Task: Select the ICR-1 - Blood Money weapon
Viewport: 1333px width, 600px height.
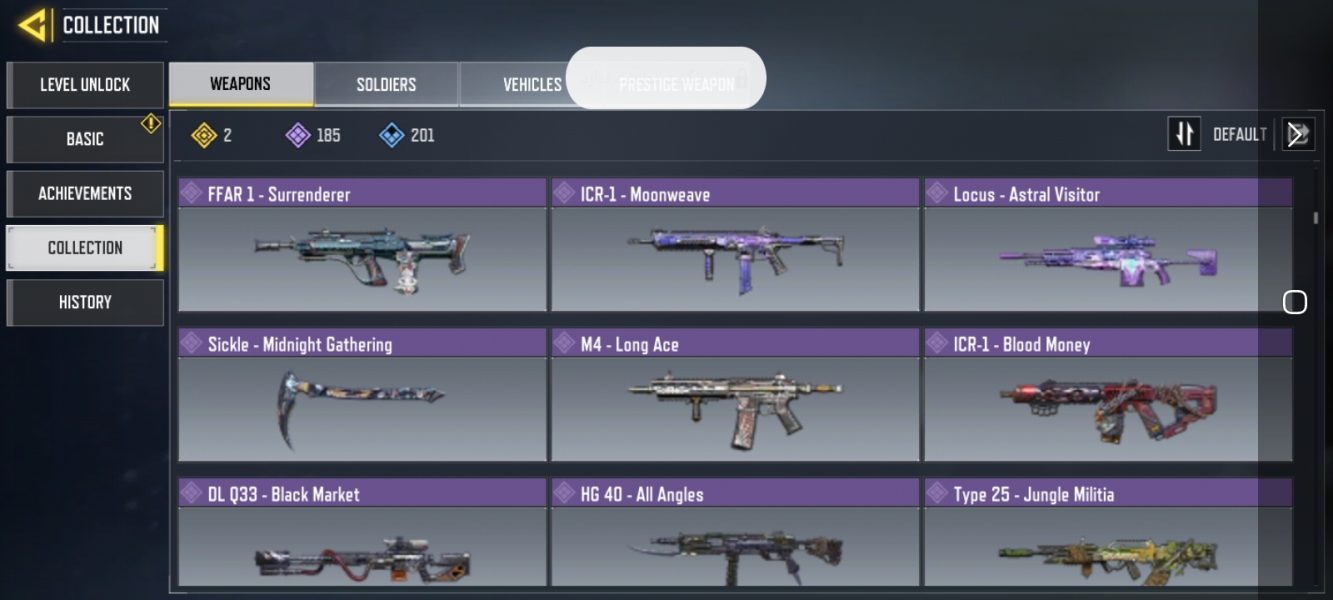Action: [1108, 396]
